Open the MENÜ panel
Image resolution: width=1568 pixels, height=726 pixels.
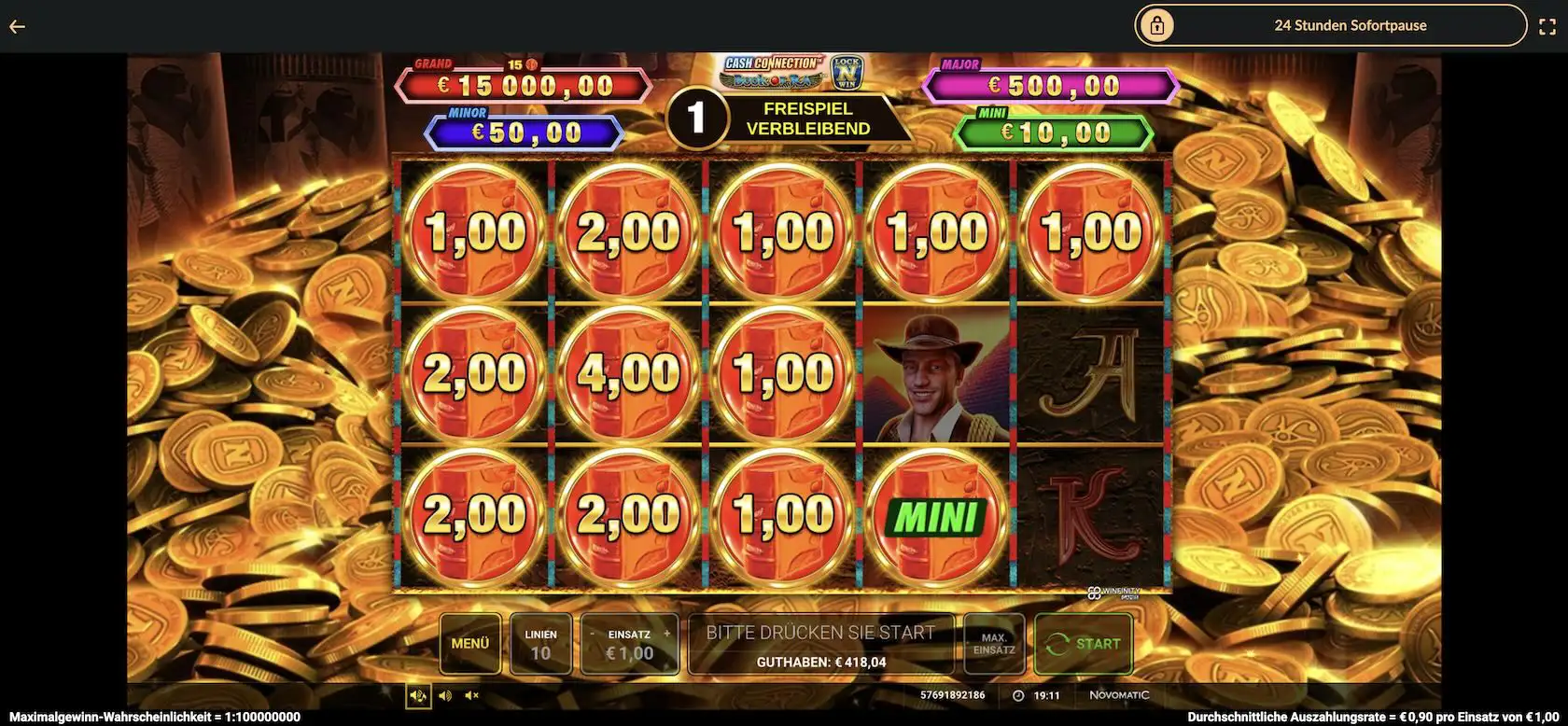pos(470,643)
